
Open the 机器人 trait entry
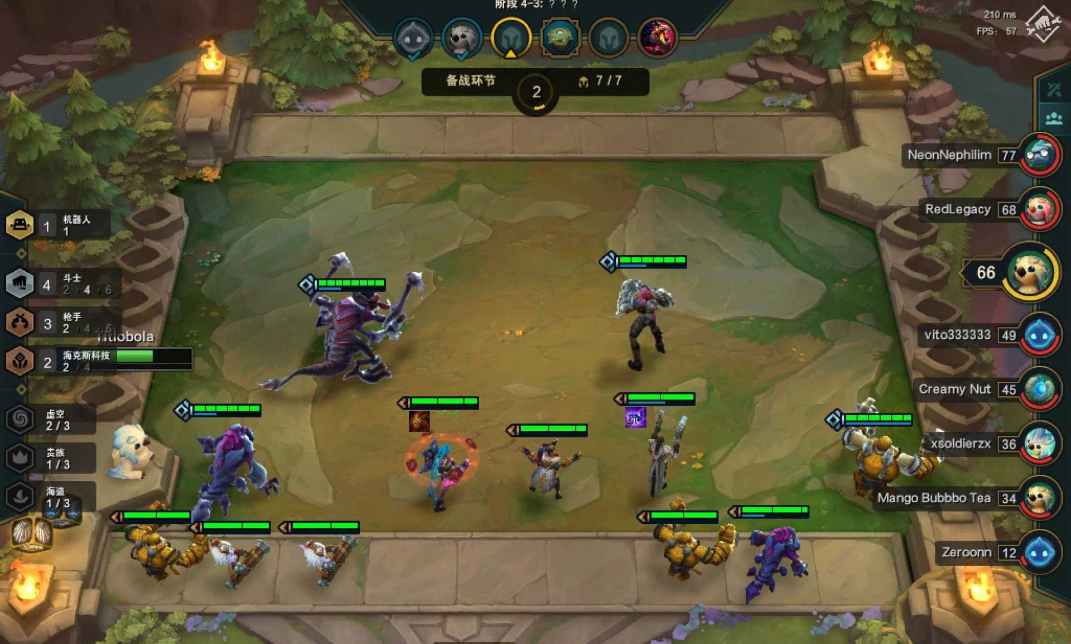tap(20, 225)
